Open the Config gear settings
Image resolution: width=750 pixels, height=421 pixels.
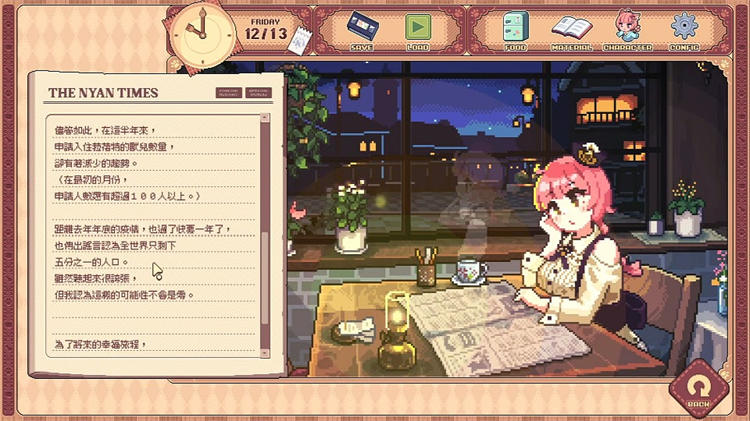(684, 28)
